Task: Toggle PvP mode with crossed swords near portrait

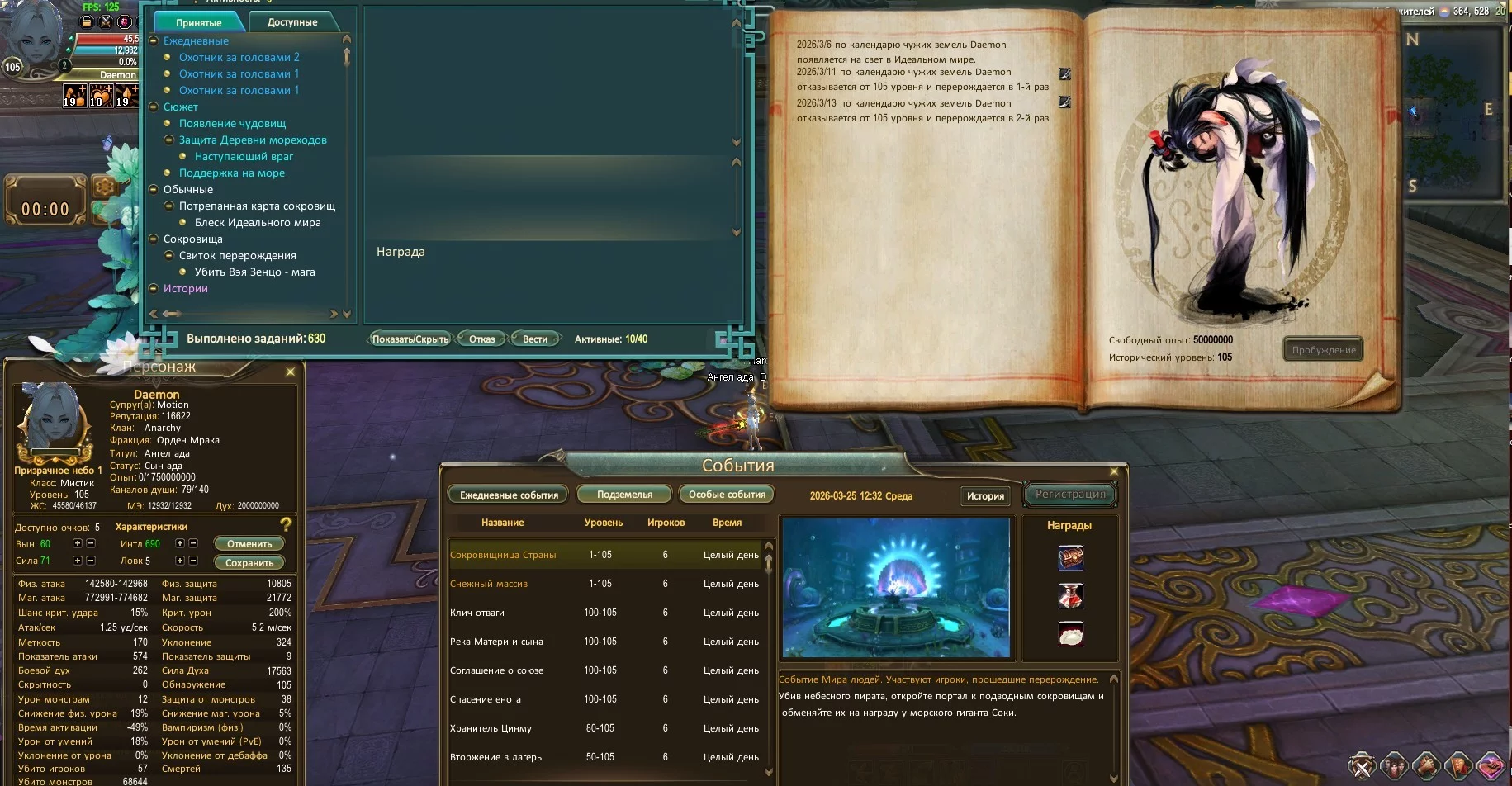Action: click(x=106, y=21)
